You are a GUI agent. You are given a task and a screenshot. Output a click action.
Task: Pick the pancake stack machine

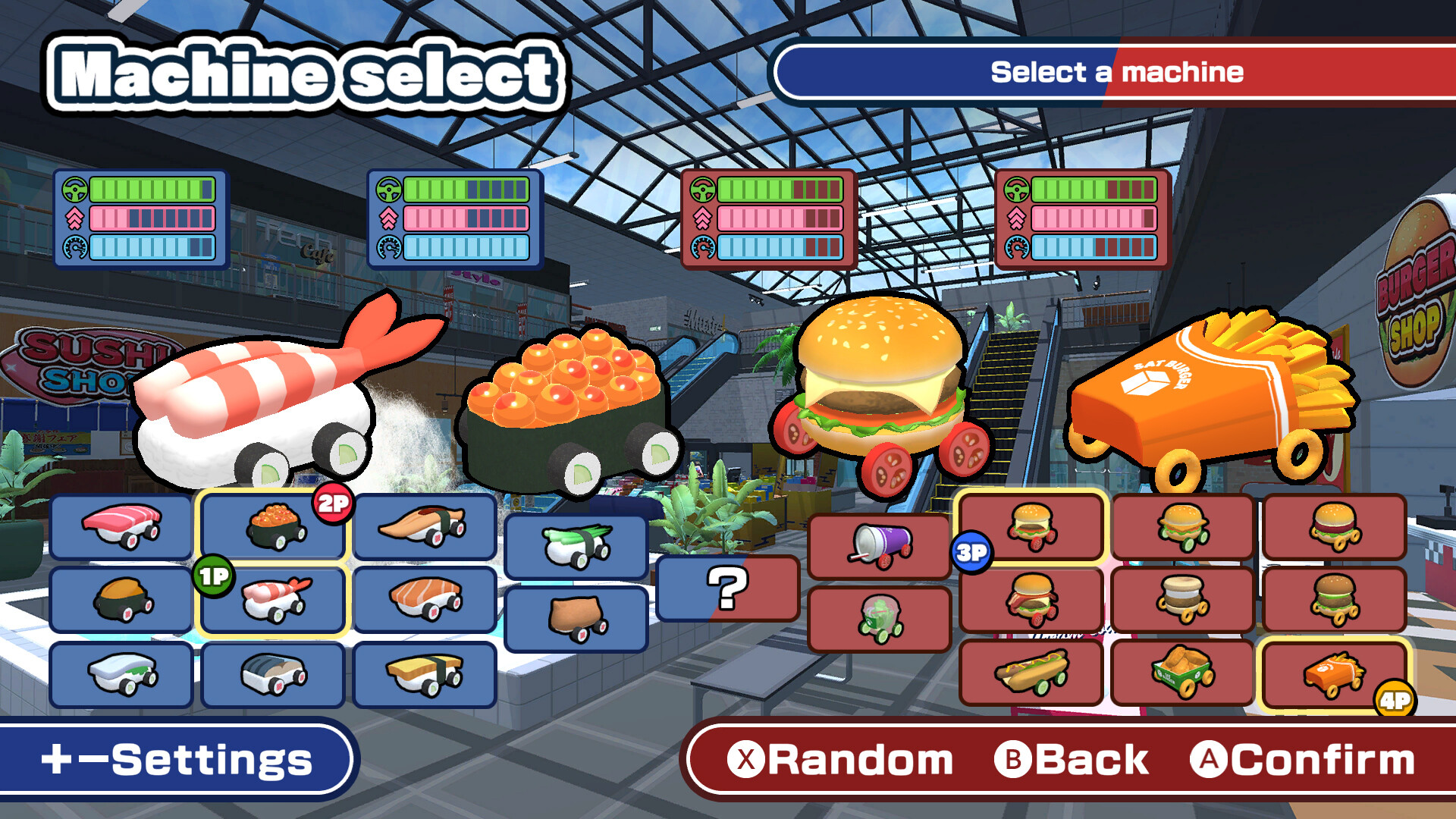[x=1183, y=600]
